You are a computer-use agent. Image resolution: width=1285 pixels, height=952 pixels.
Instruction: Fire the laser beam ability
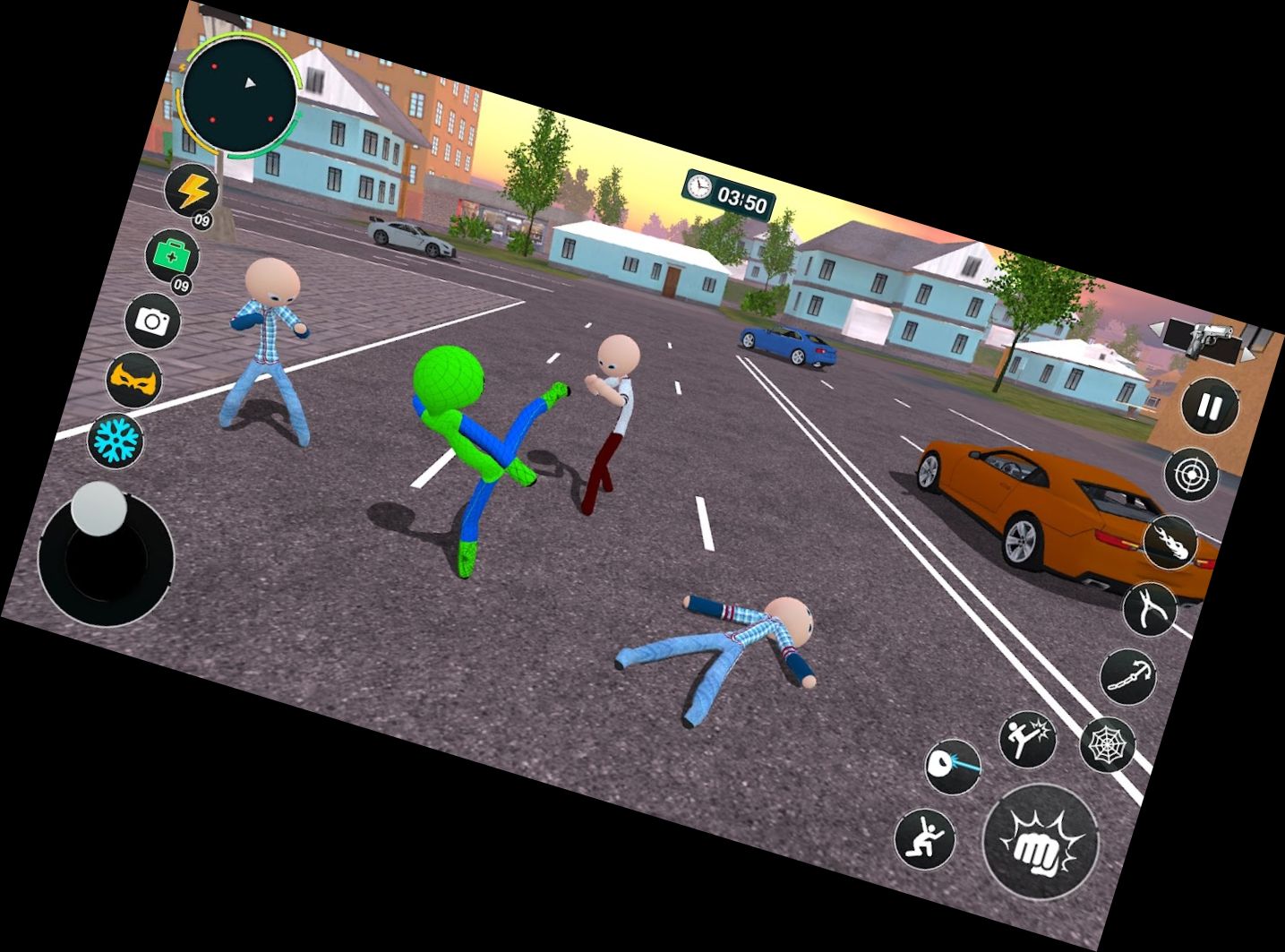point(953,767)
